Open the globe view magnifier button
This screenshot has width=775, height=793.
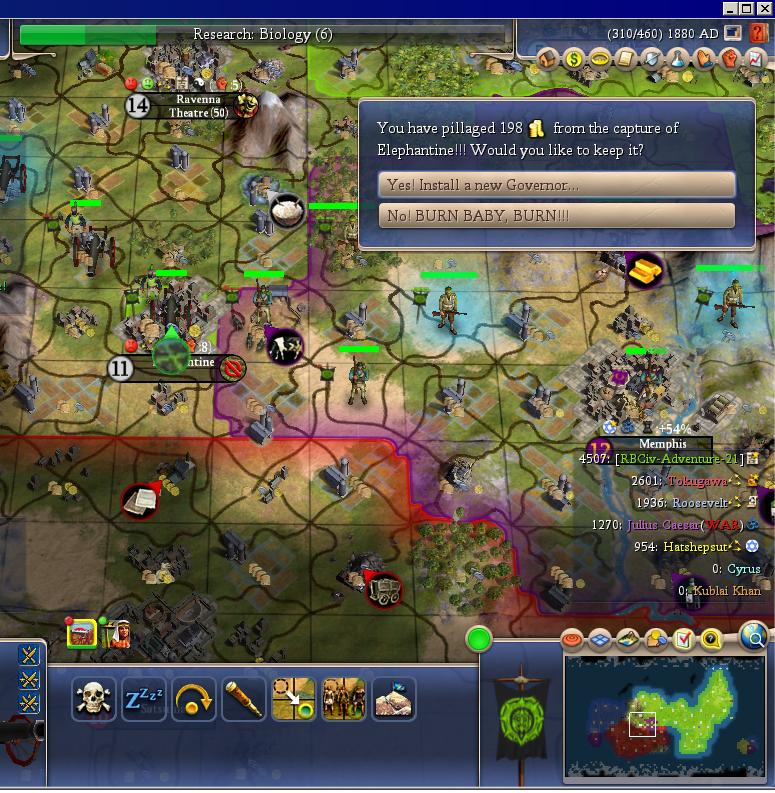(755, 636)
